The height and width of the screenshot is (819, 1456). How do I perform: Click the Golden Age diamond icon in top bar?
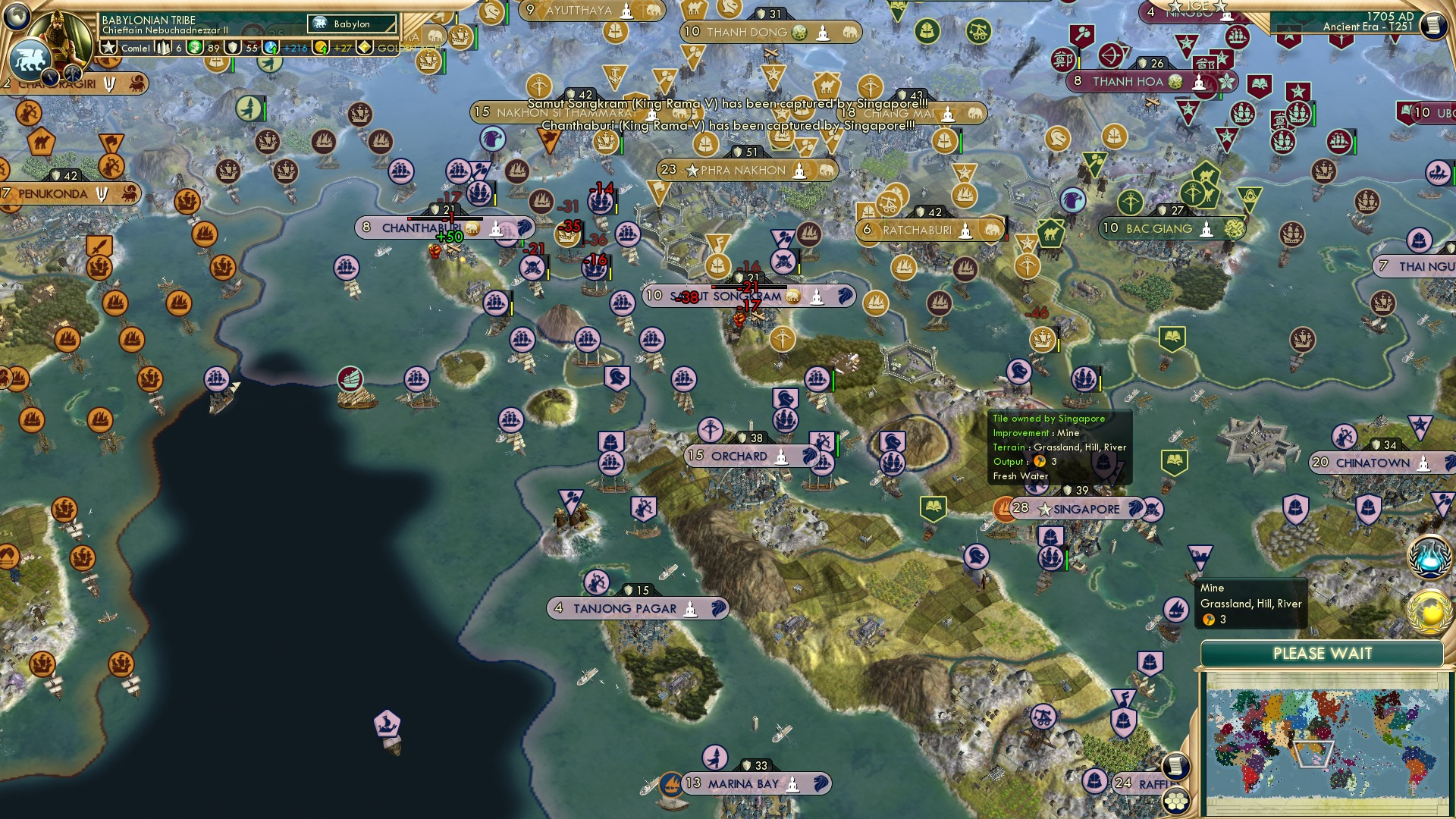click(365, 47)
